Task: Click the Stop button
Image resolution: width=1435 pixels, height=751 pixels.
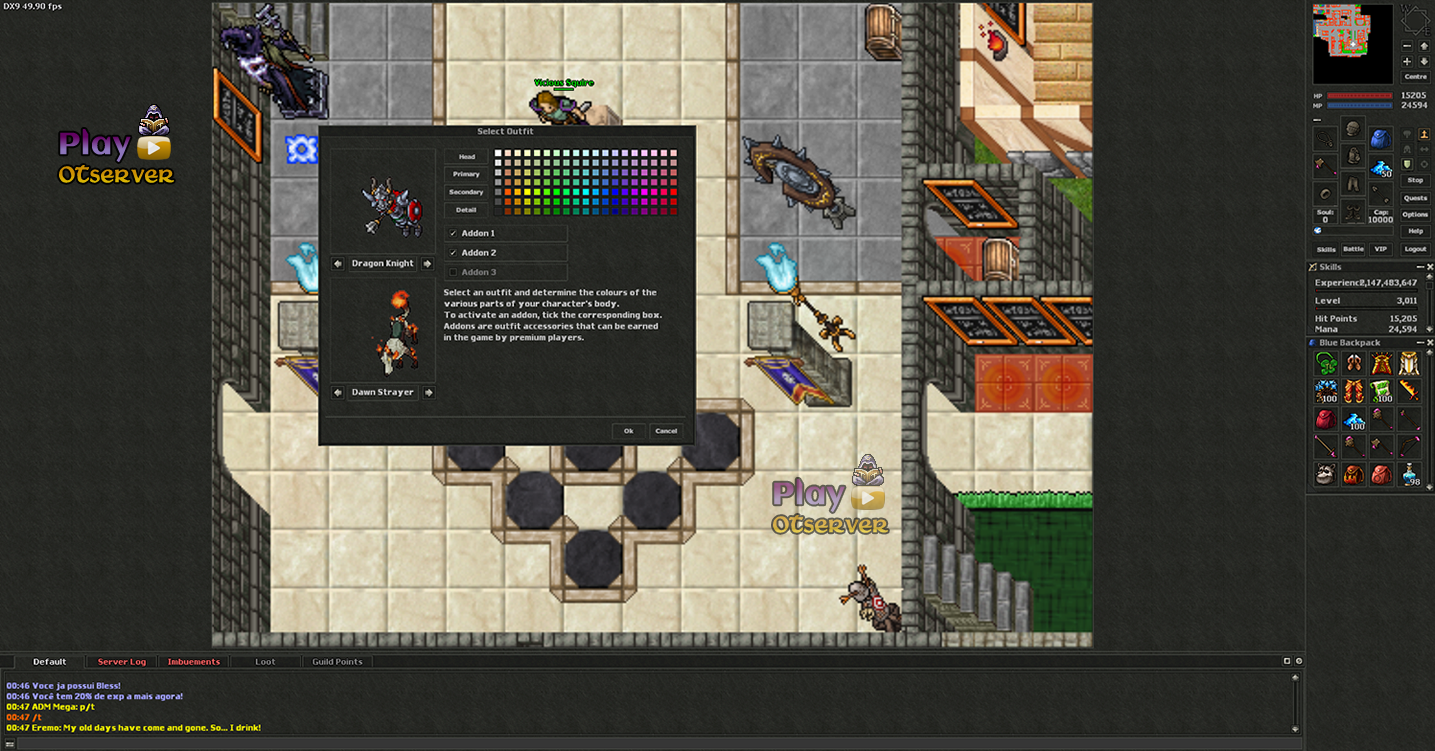Action: (x=1415, y=181)
